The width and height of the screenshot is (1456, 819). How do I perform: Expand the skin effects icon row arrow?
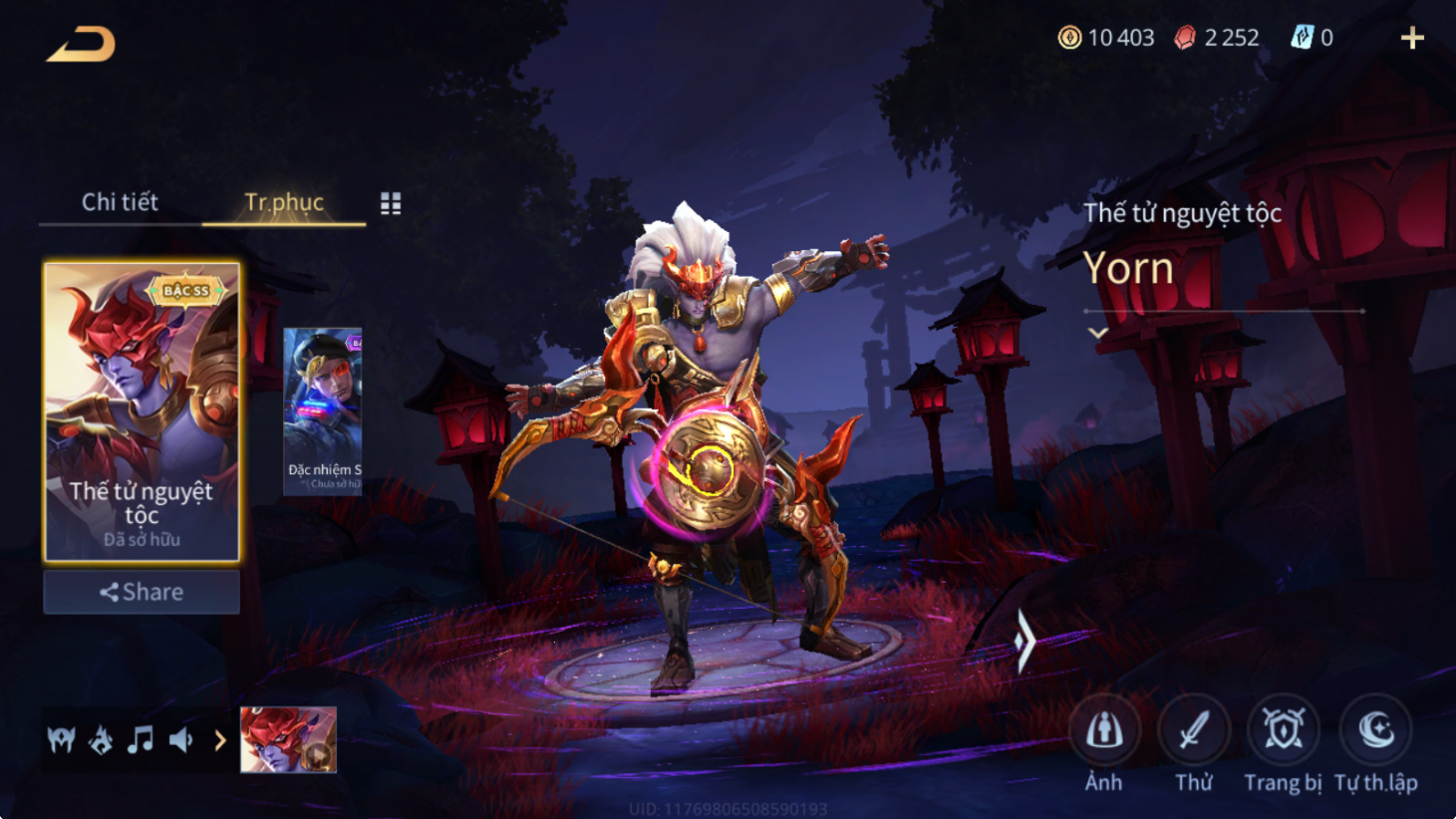click(x=220, y=740)
